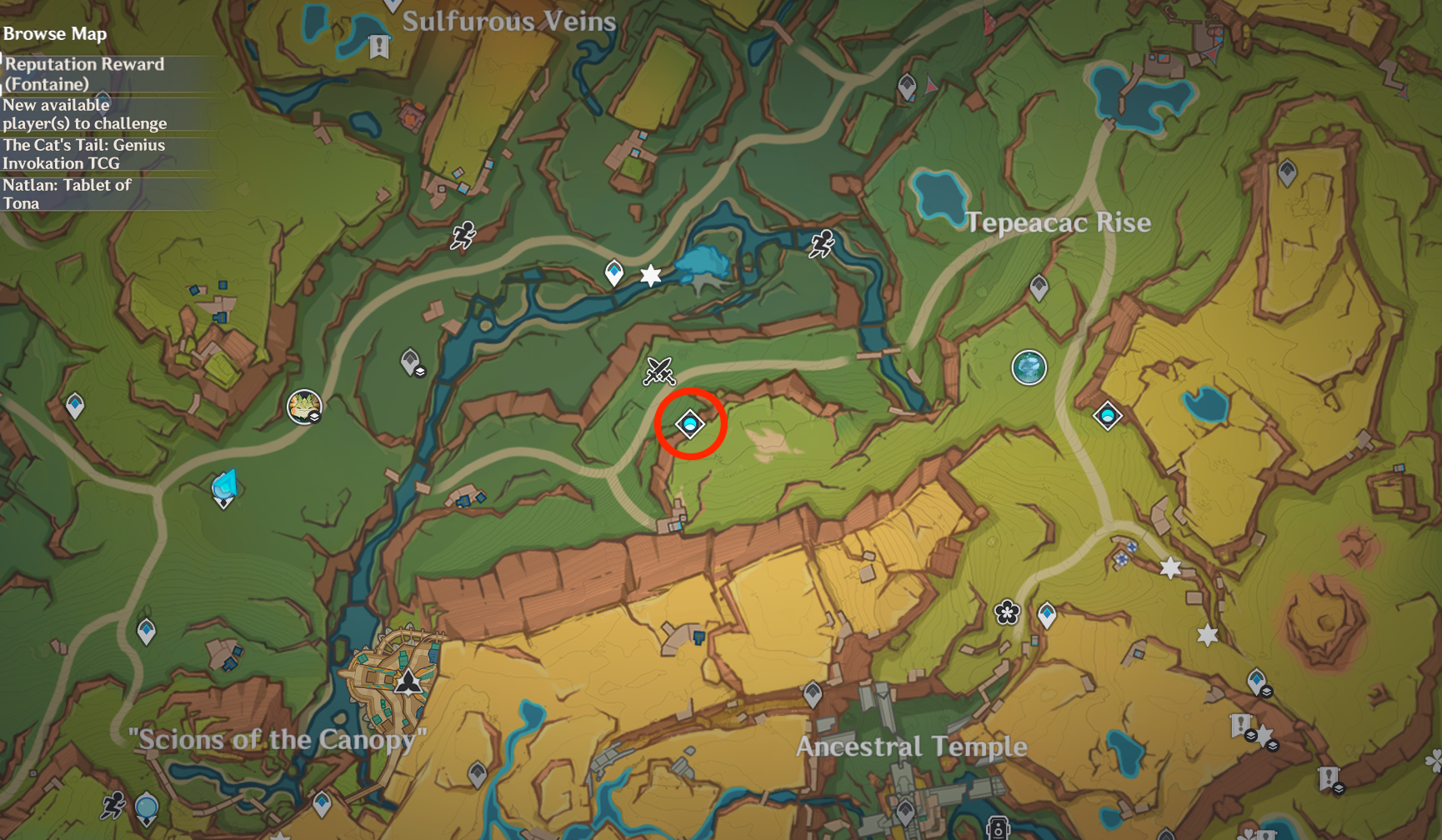Choose the diamond waypoint without the red circle
Screen dimensions: 1442x840
pos(1108,415)
